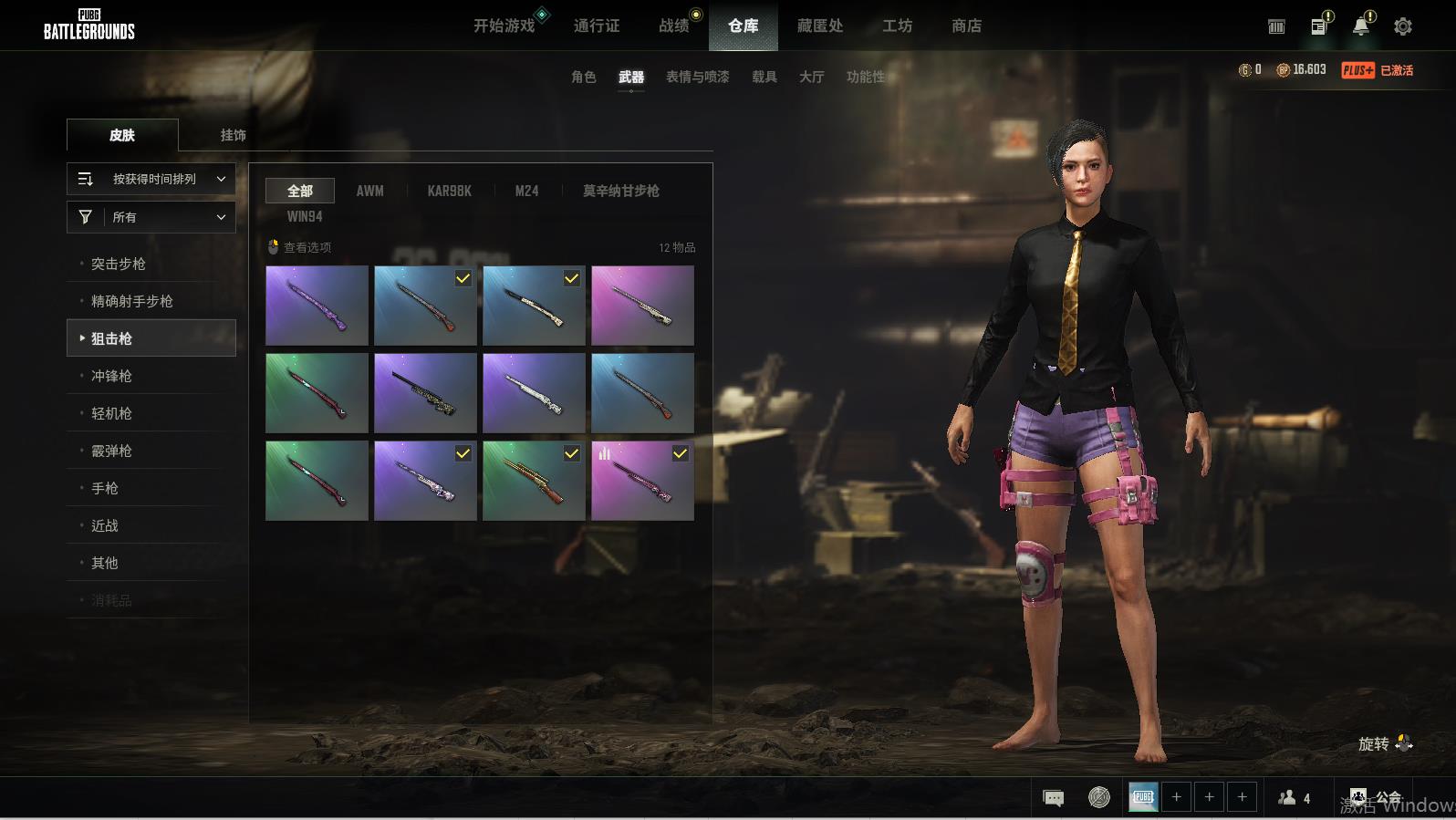Image resolution: width=1456 pixels, height=820 pixels.
Task: Filter skins by AWM
Action: (x=369, y=191)
